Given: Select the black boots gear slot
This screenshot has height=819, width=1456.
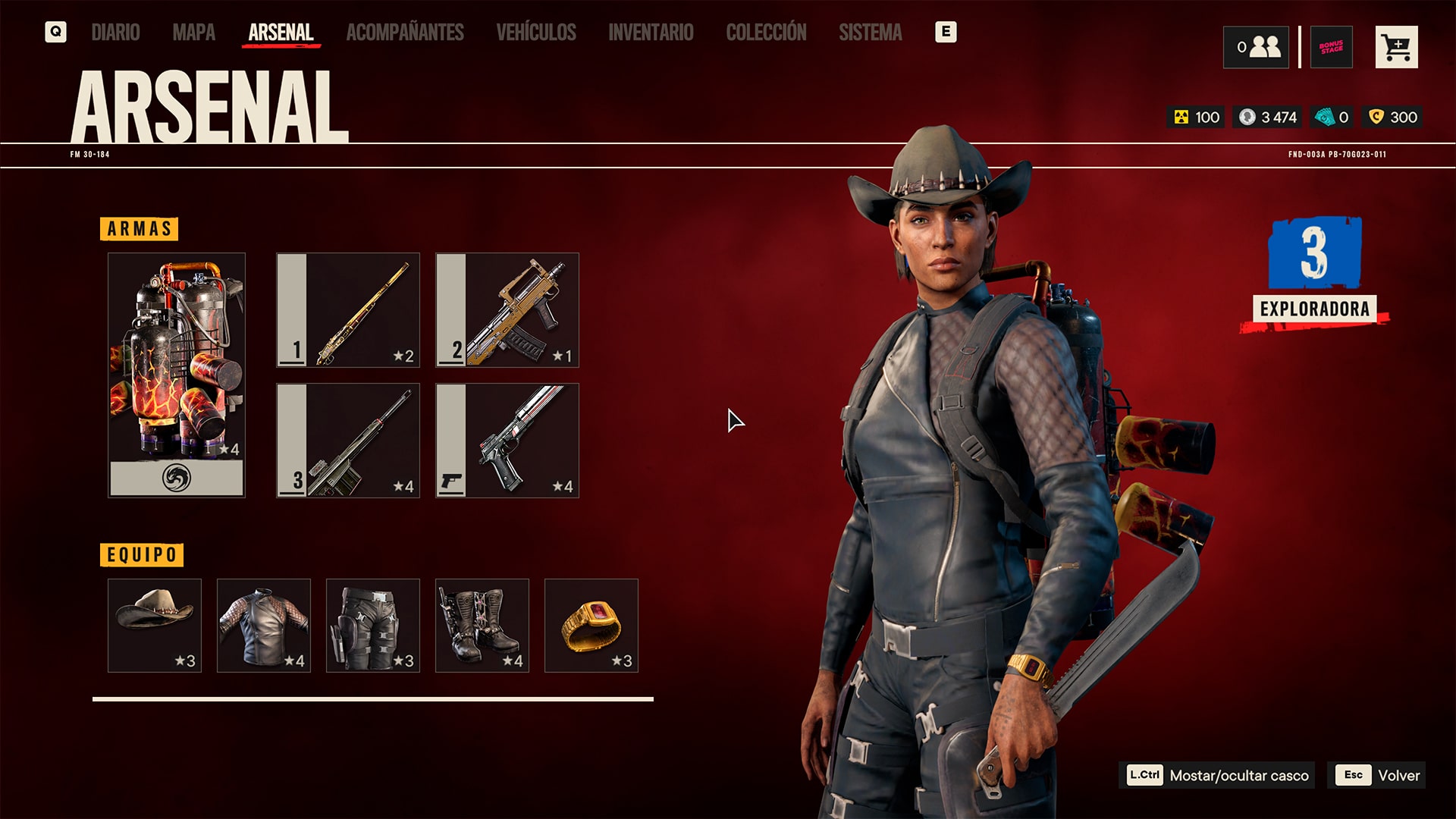Looking at the screenshot, I should [482, 626].
